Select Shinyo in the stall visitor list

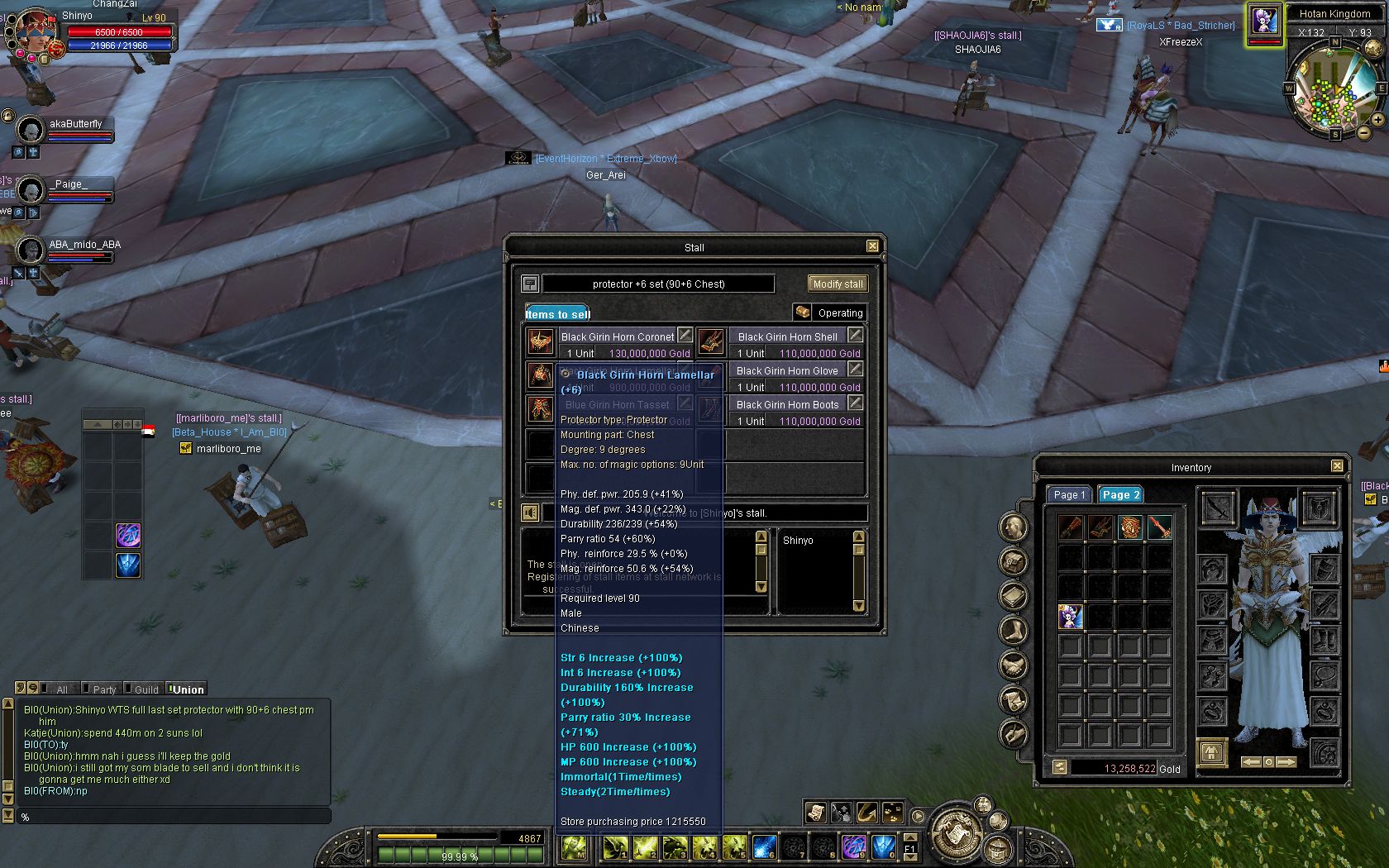798,540
